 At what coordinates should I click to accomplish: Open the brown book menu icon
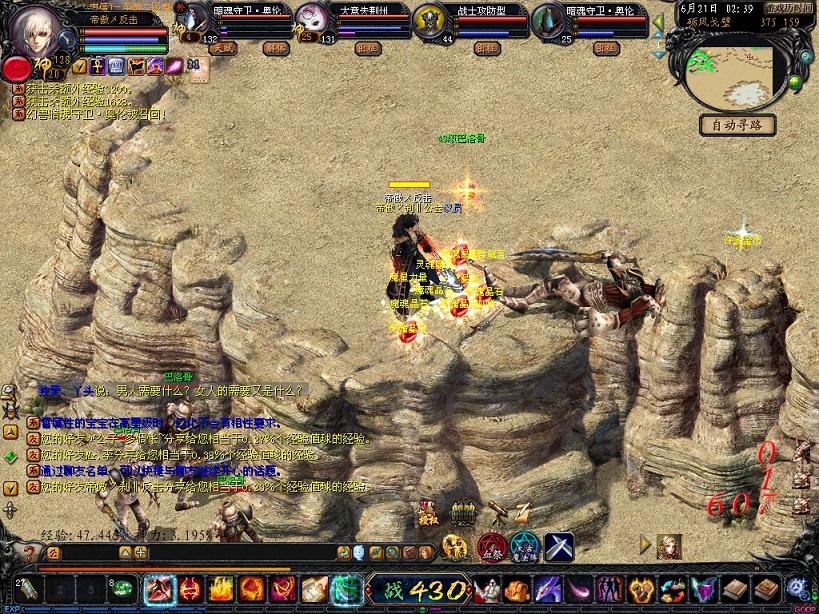coord(735,588)
